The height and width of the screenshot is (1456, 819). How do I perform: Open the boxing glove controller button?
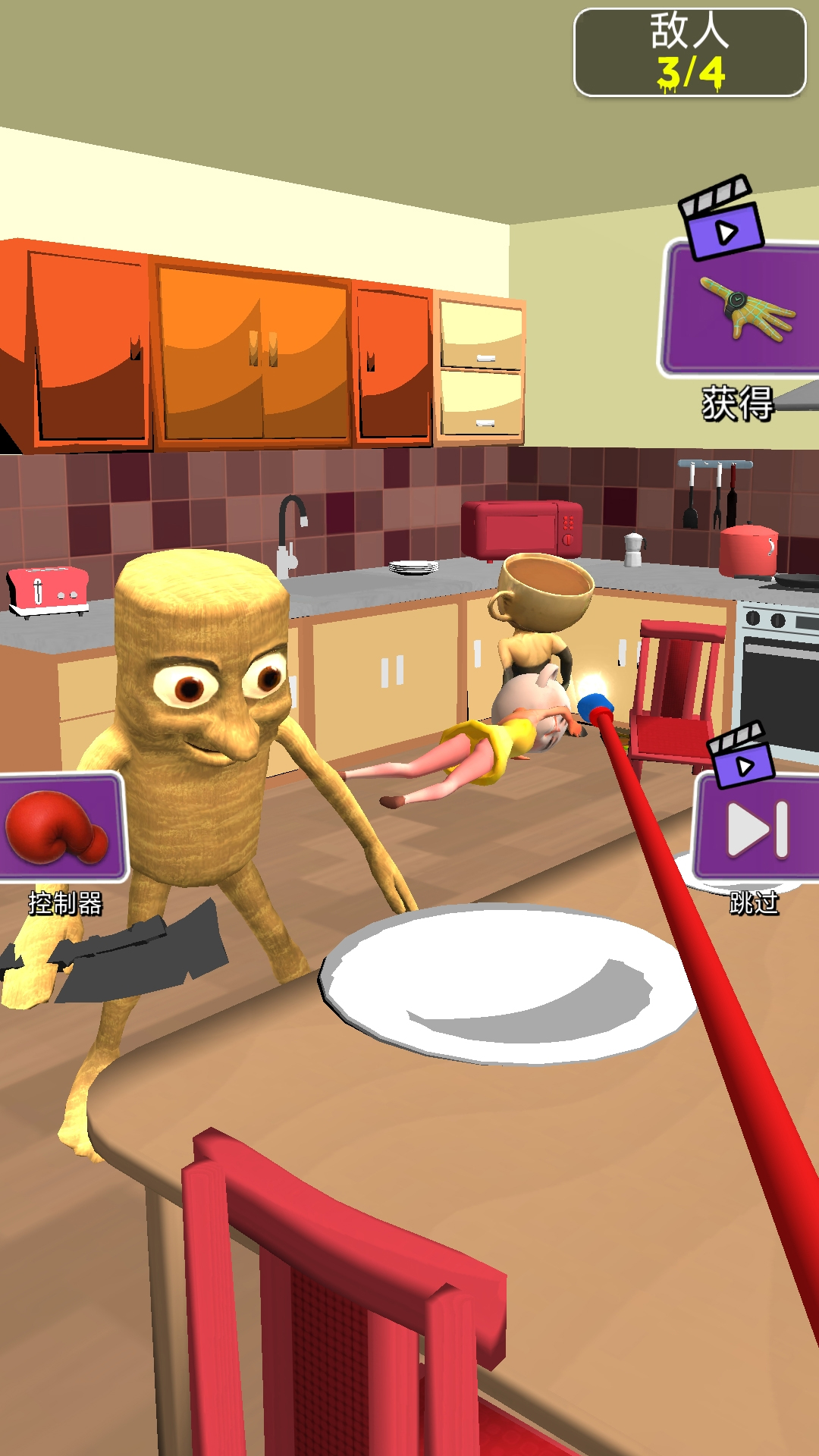(61, 828)
